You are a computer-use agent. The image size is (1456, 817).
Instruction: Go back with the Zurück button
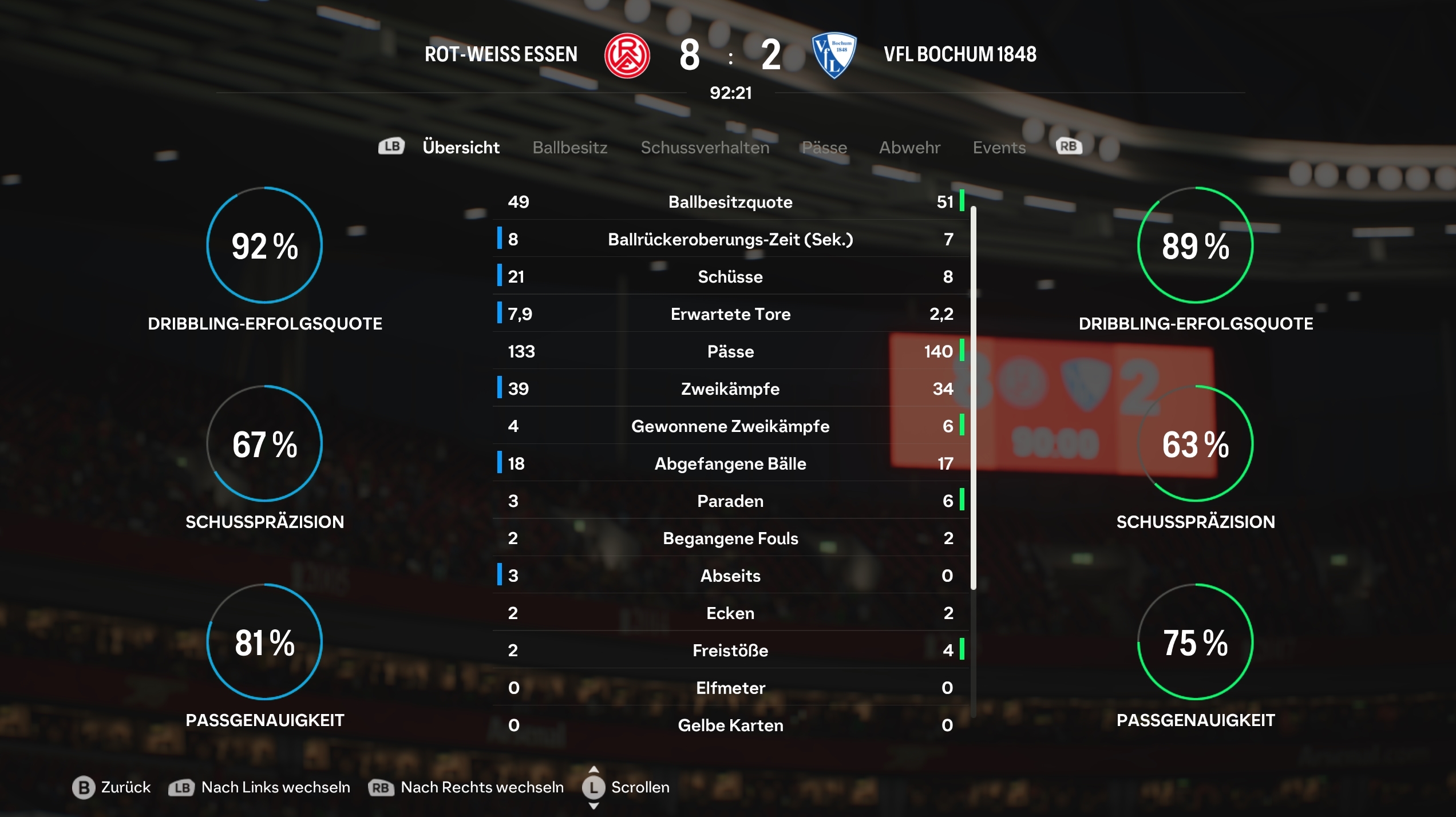click(x=112, y=787)
